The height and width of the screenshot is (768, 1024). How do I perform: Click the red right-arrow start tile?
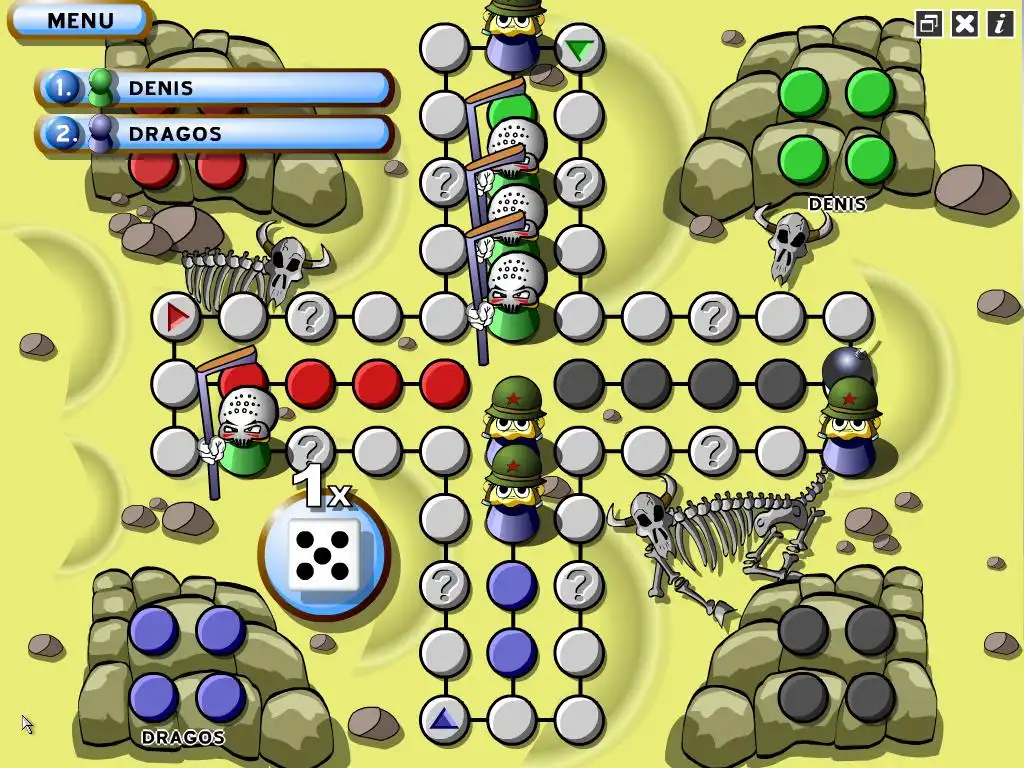pos(176,317)
